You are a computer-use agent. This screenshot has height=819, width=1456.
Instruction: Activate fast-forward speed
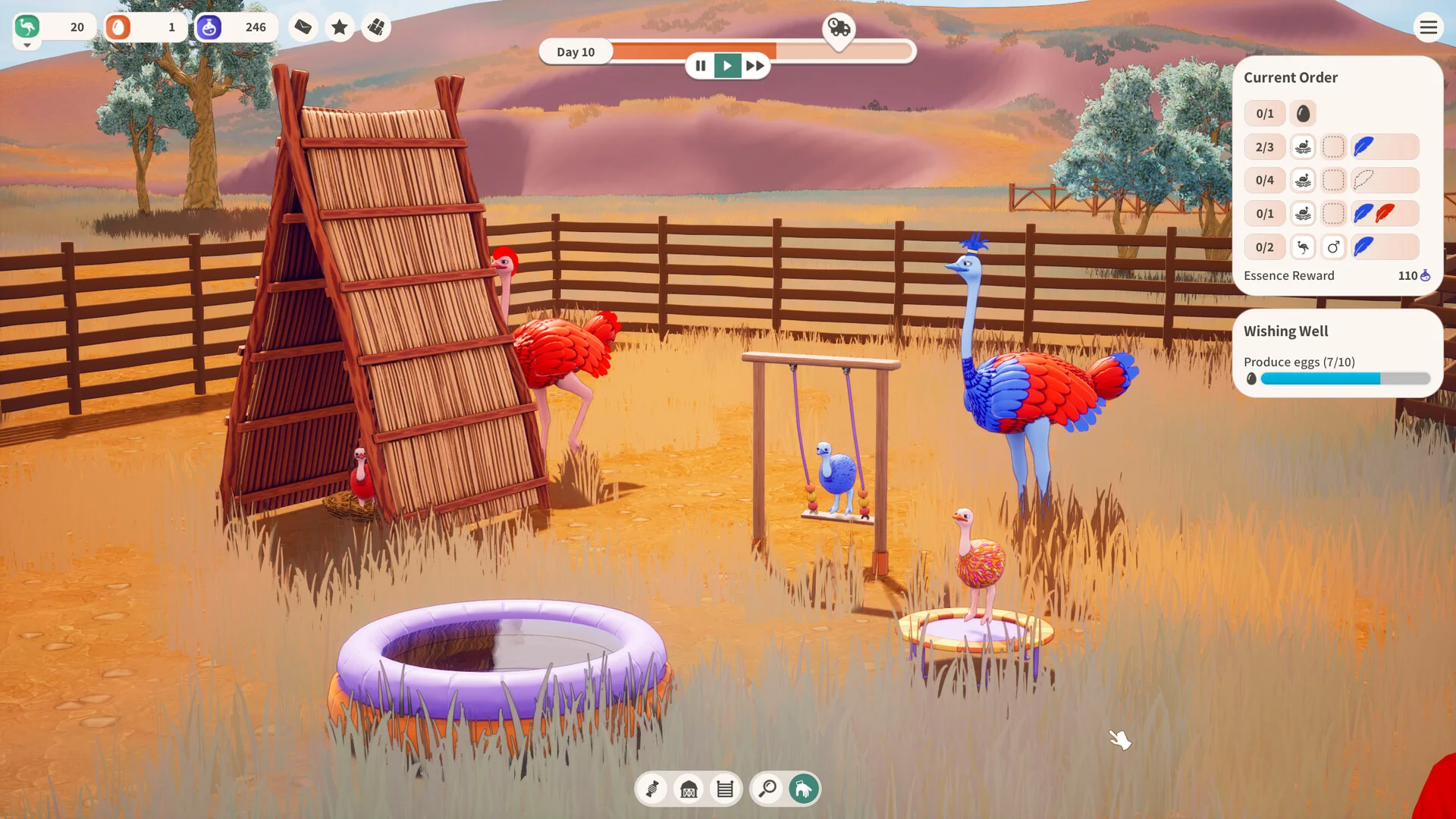[x=755, y=66]
